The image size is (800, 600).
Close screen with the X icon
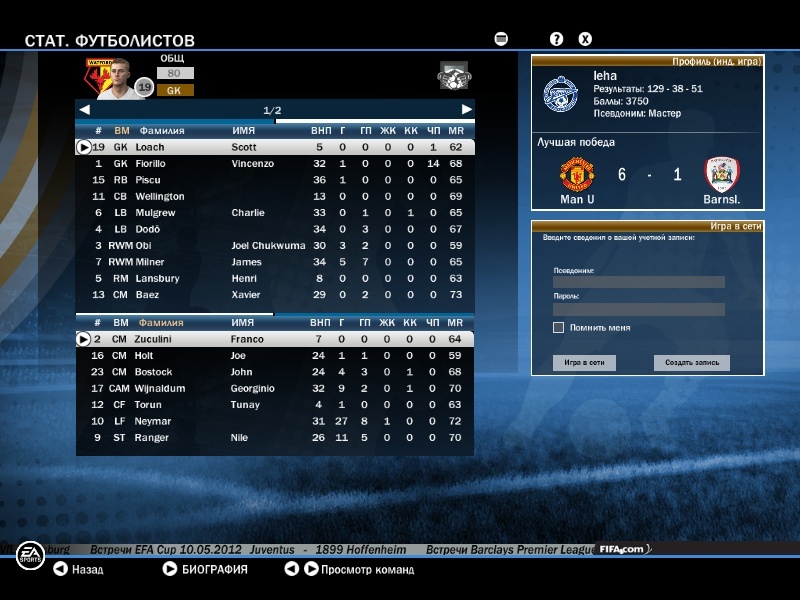click(585, 39)
